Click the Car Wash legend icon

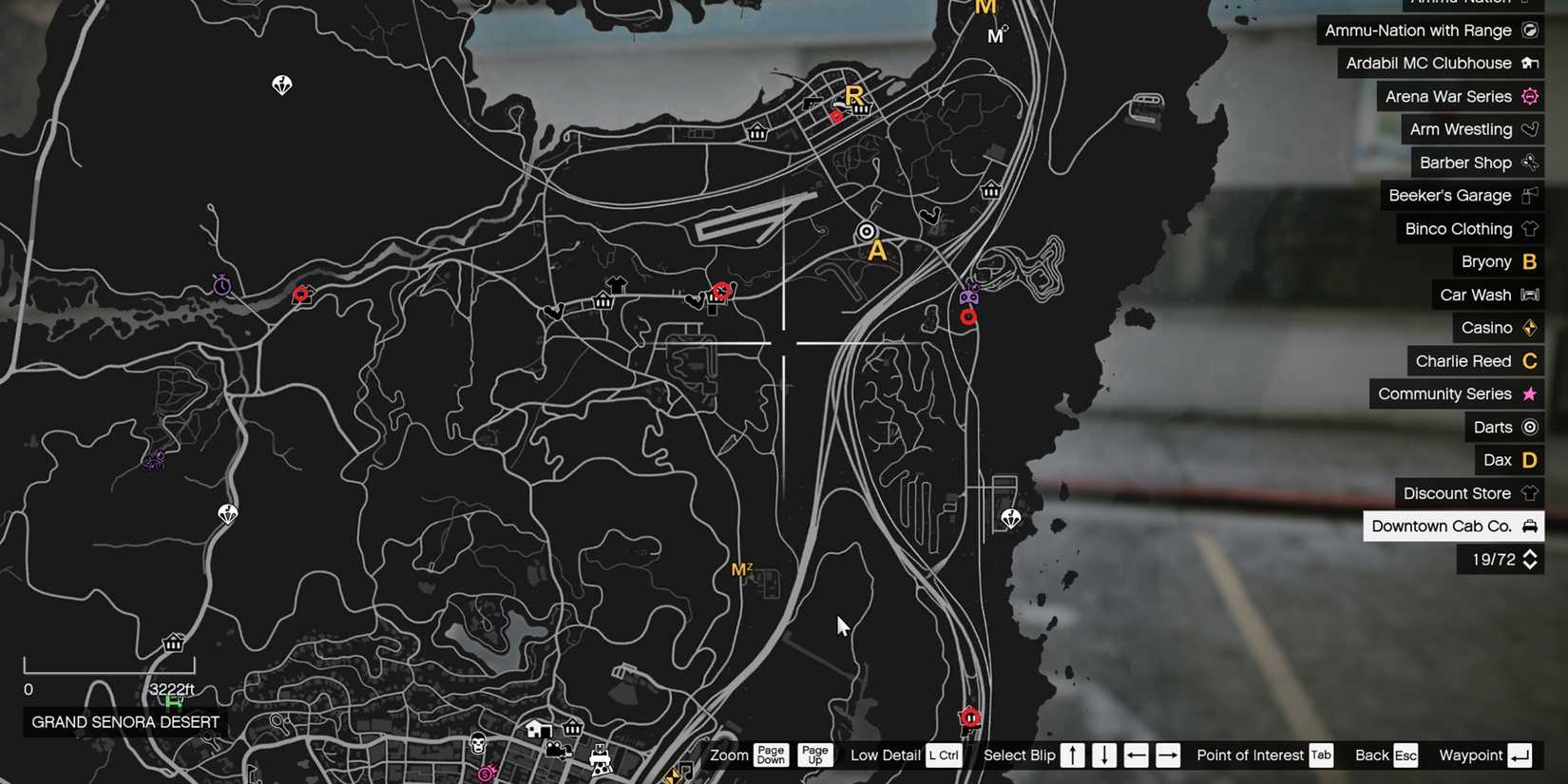pyautogui.click(x=1530, y=295)
